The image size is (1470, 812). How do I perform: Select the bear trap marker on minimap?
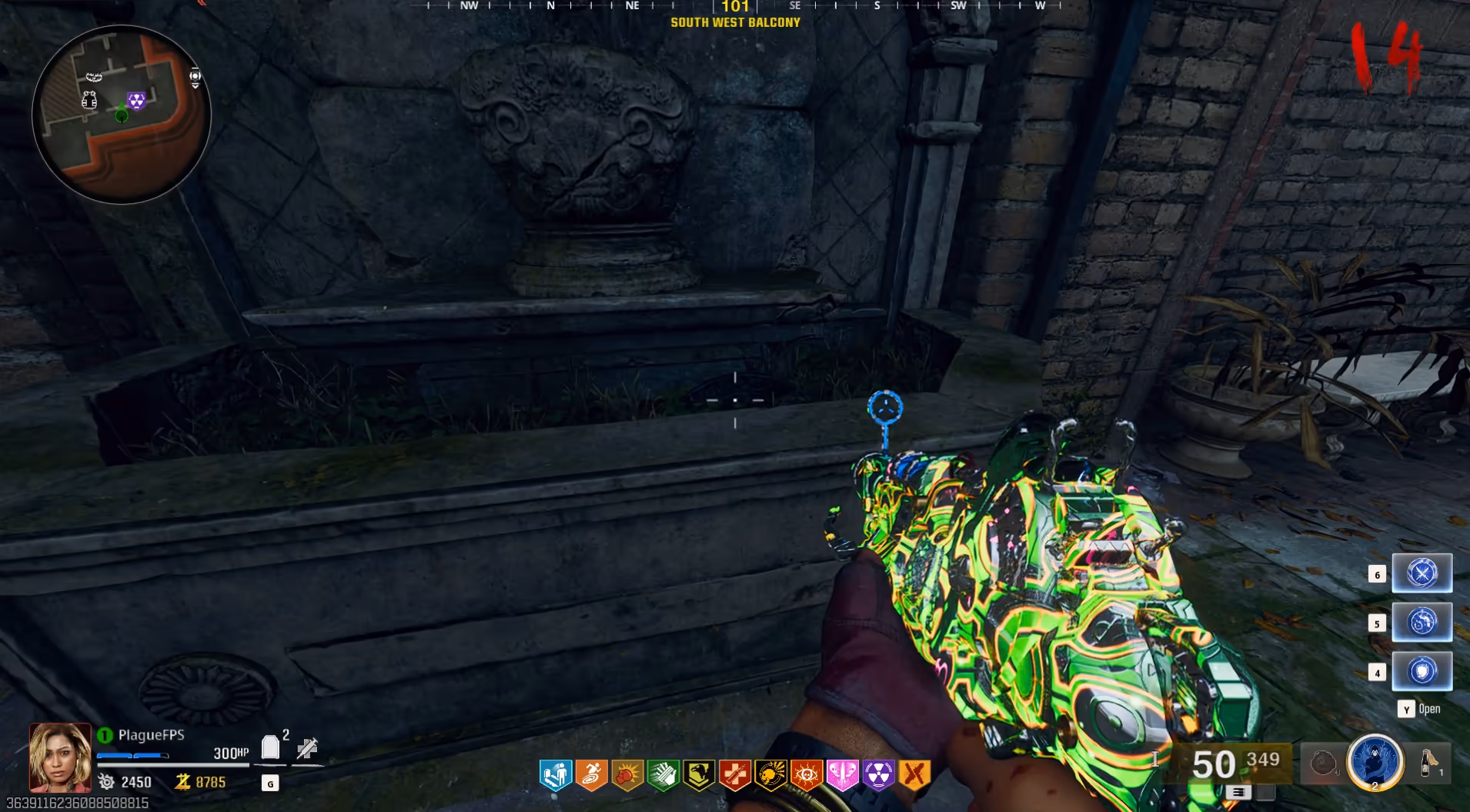93,76
